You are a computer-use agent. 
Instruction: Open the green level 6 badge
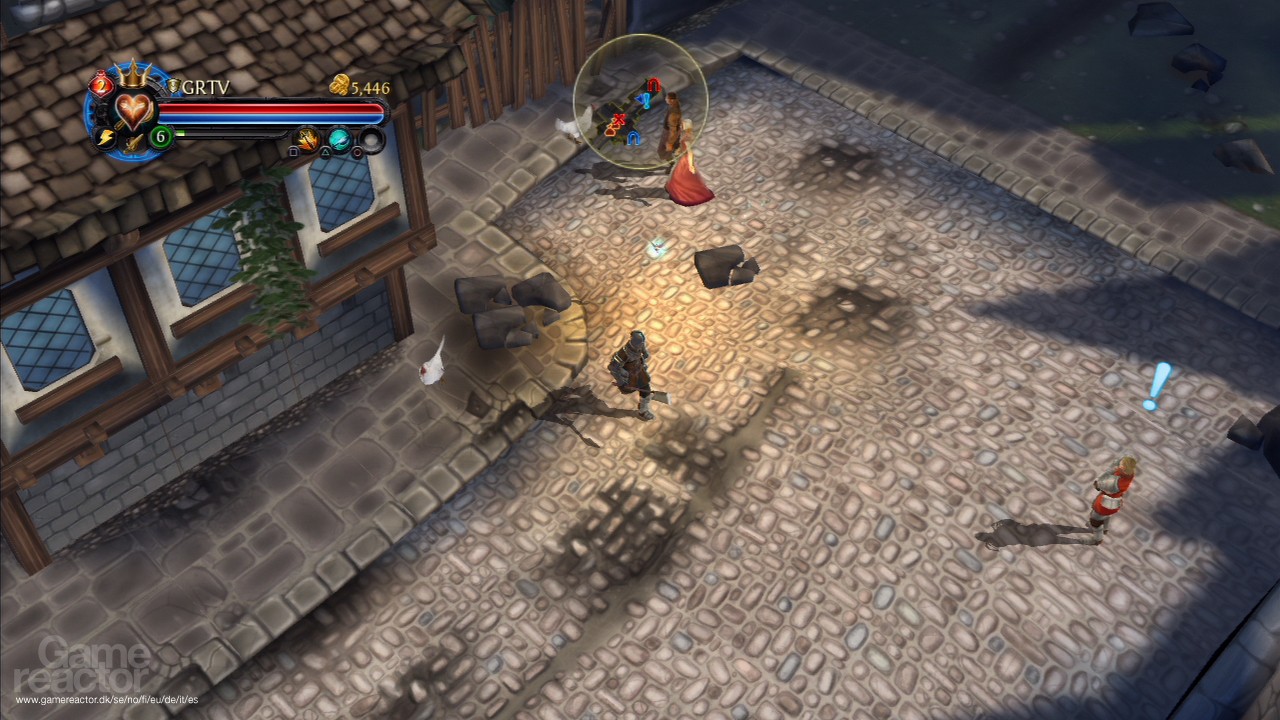[x=160, y=135]
